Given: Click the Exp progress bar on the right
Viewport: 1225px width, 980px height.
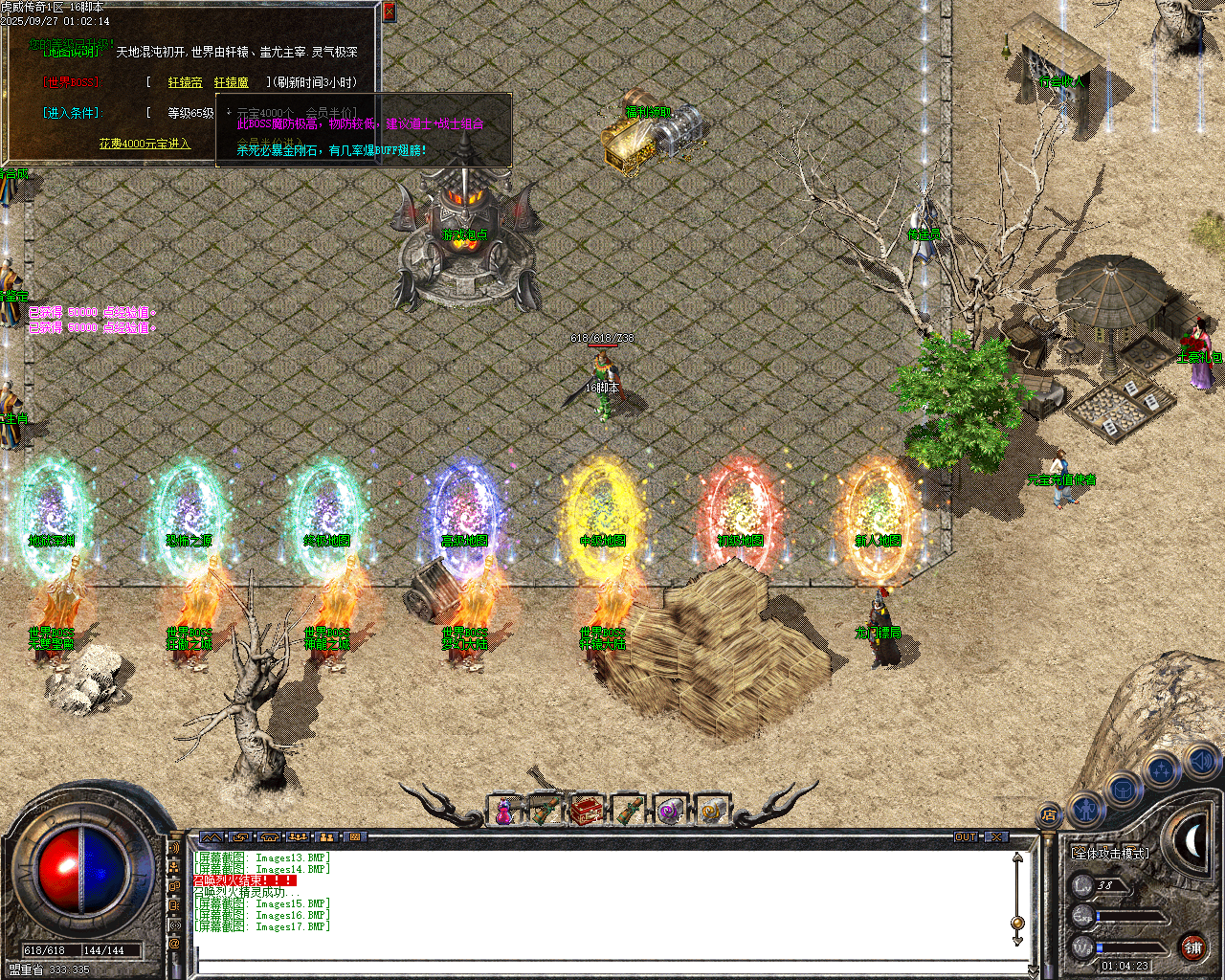Looking at the screenshot, I should tap(1129, 915).
